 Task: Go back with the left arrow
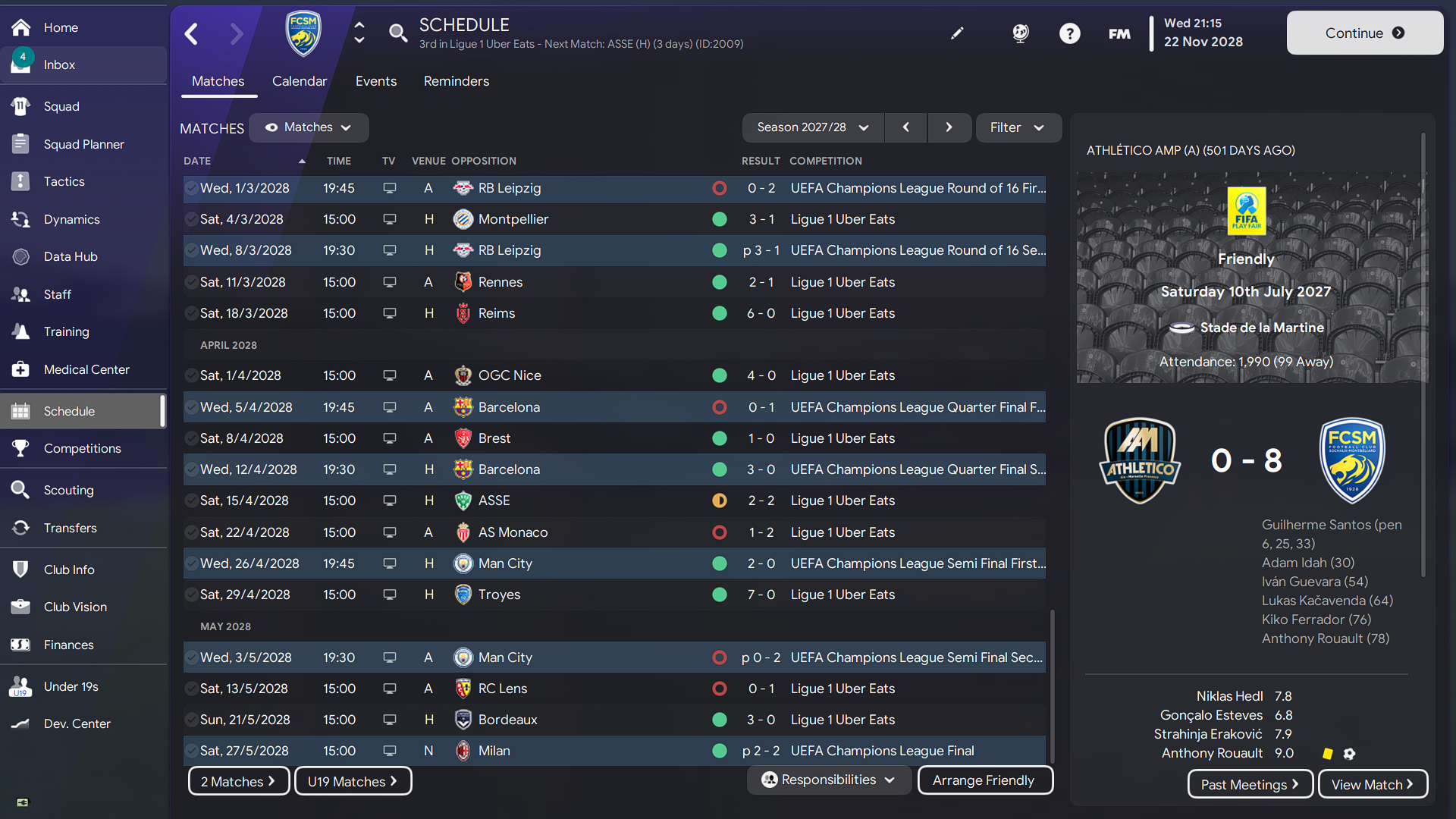[x=192, y=33]
